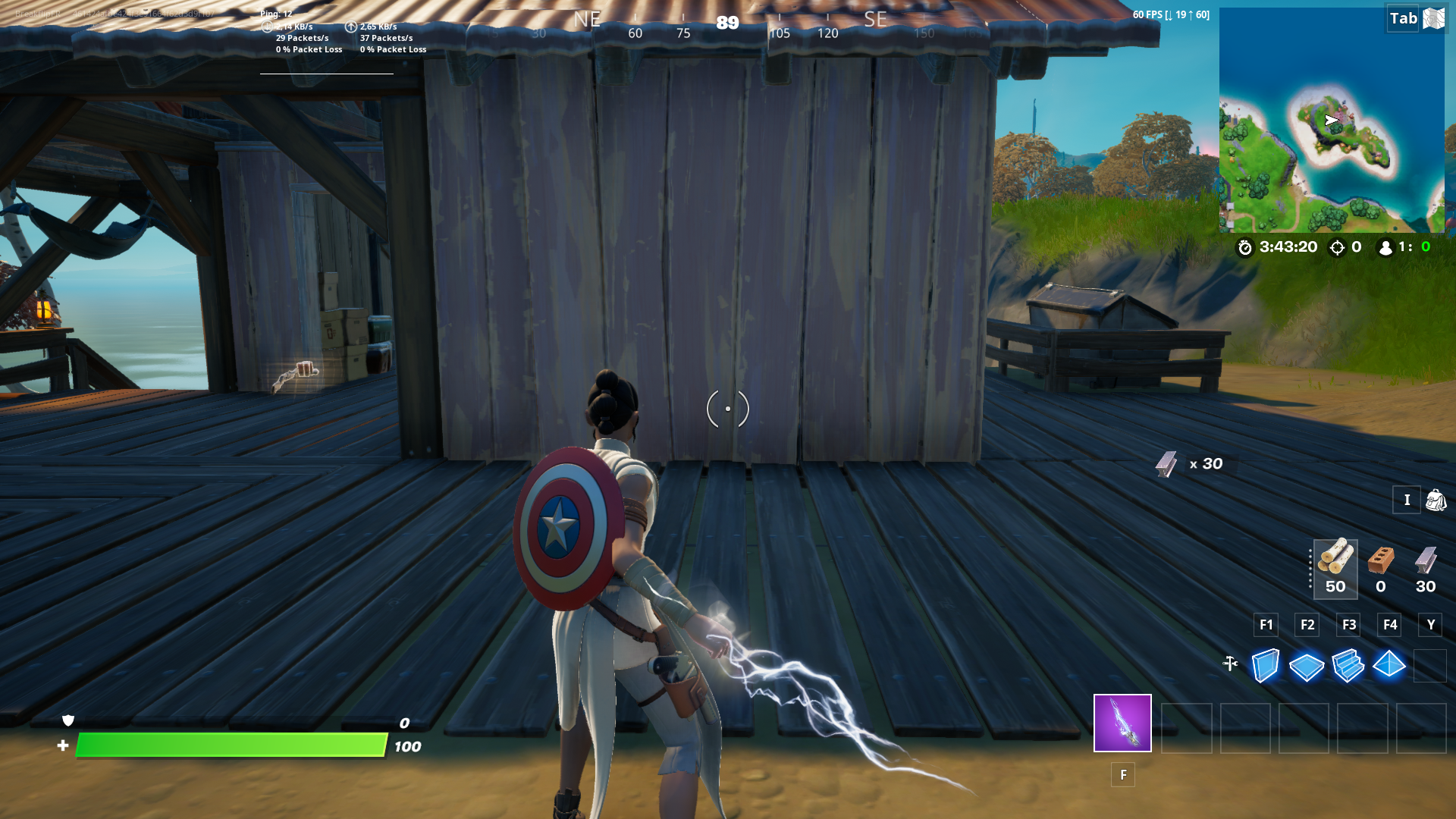Click the metal material icon showing 30

[x=1425, y=563]
